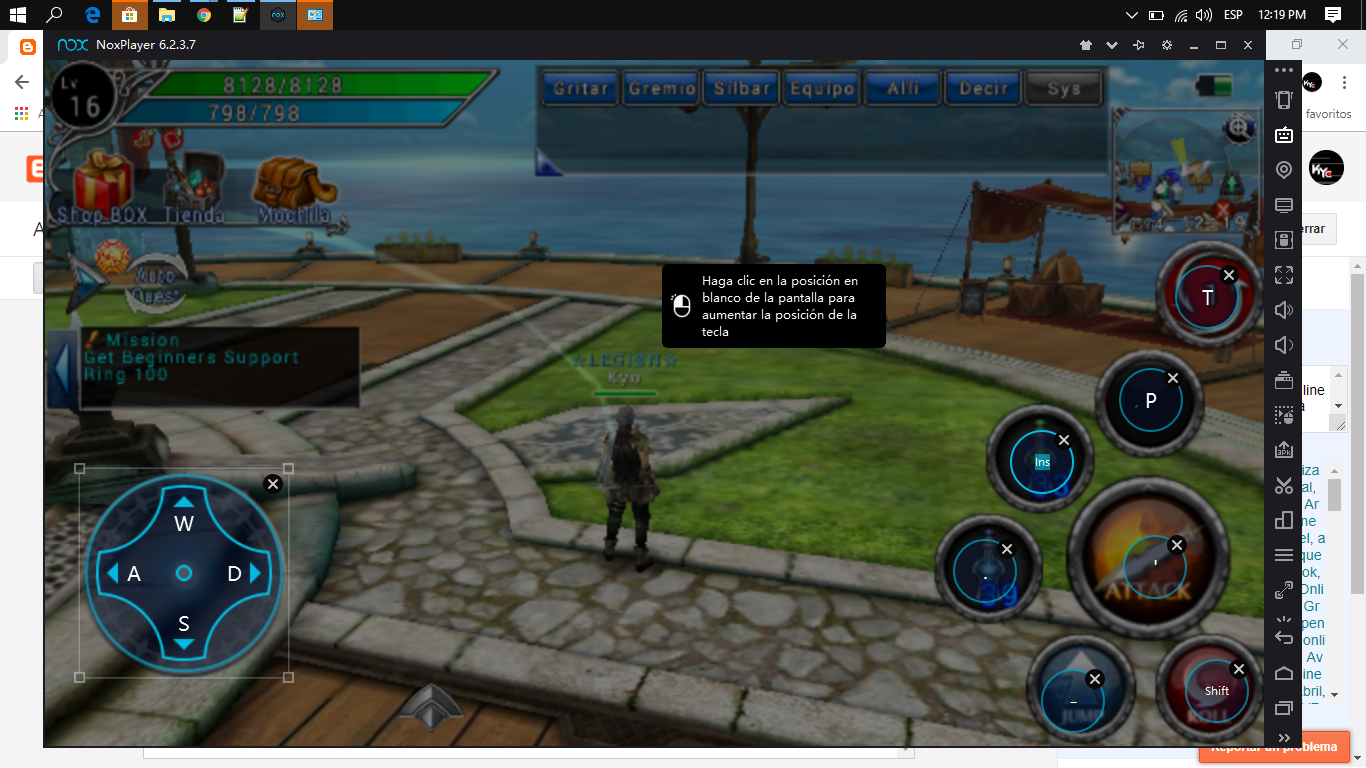Lower emulator volume from the sidebar

click(1284, 344)
